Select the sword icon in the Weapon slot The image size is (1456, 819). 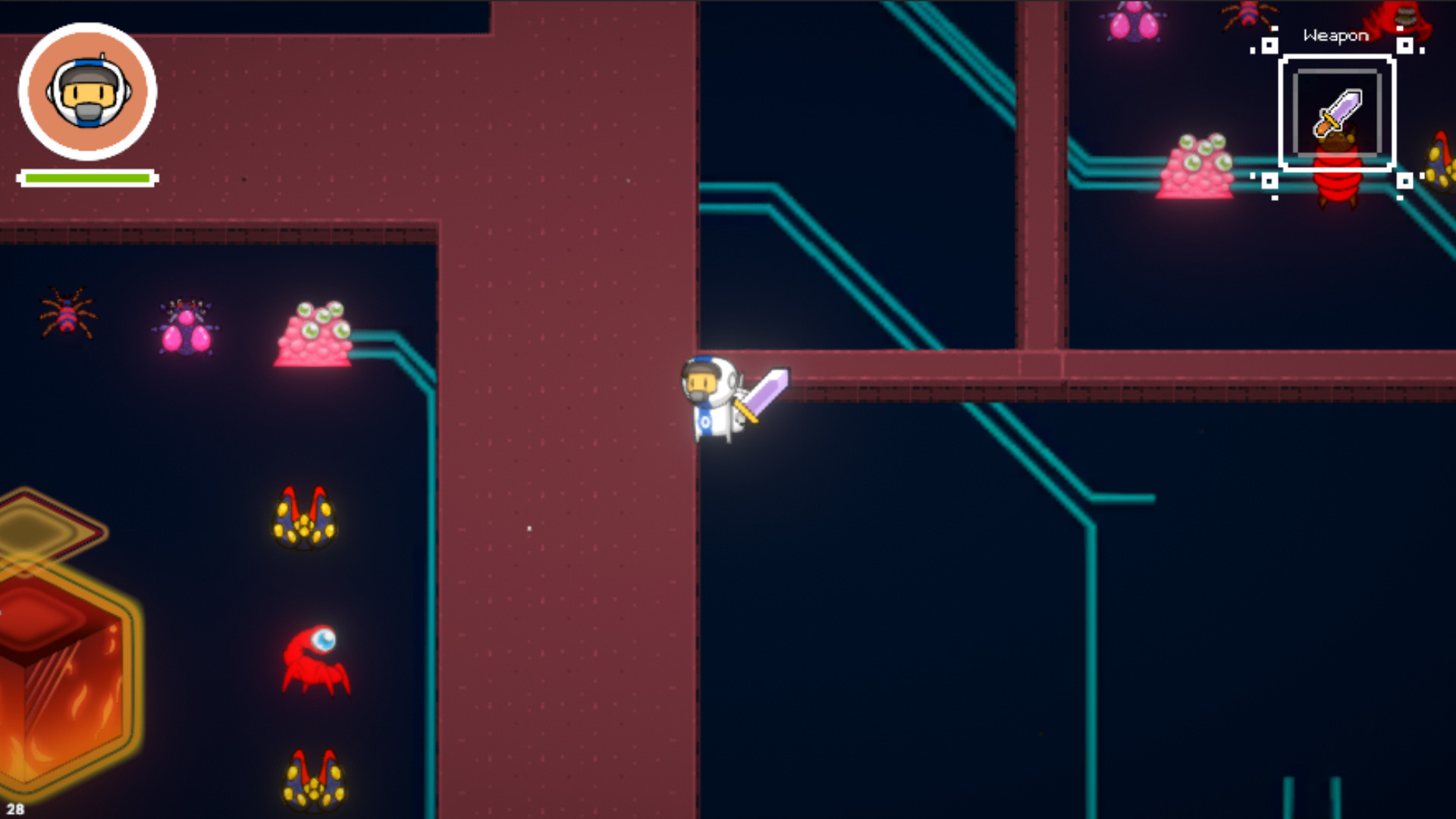coord(1338,112)
